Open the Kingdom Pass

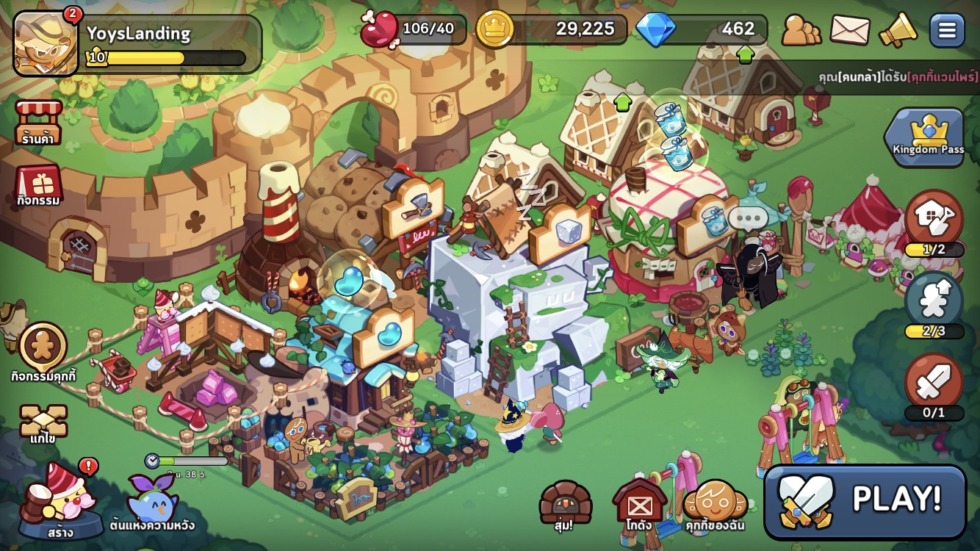929,136
